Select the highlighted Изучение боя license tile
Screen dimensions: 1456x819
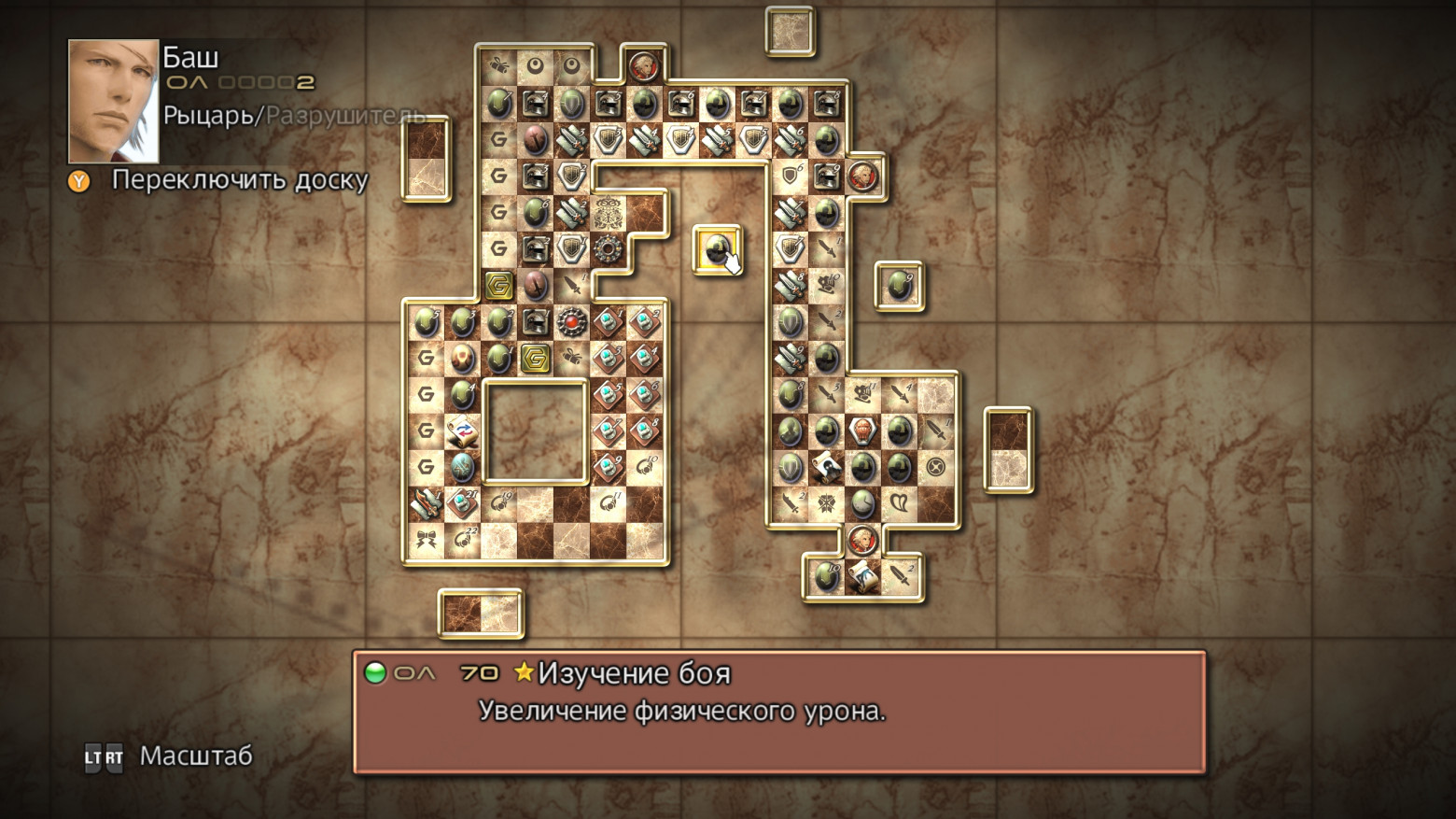coord(716,249)
